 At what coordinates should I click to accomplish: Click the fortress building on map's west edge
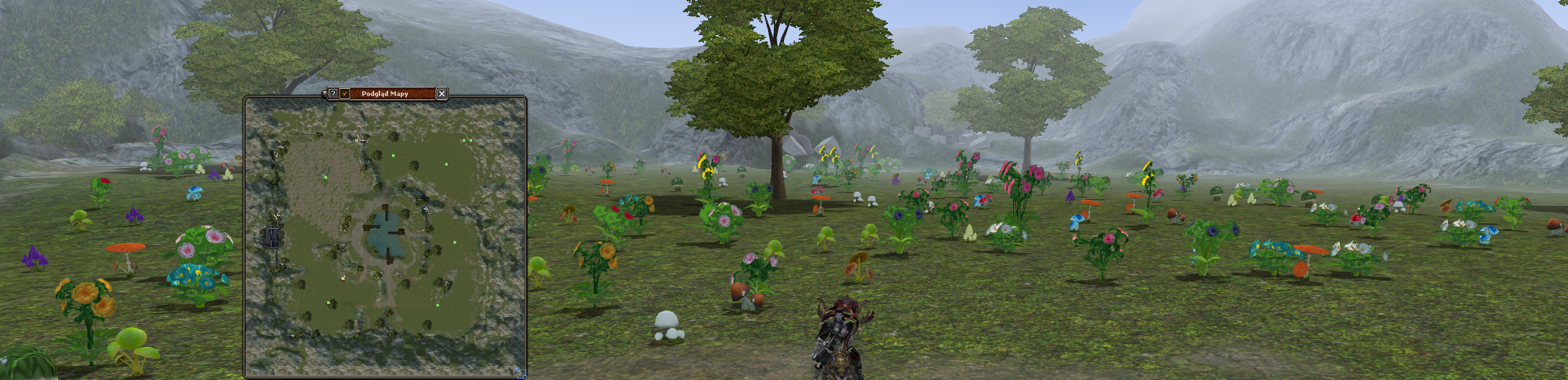272,236
